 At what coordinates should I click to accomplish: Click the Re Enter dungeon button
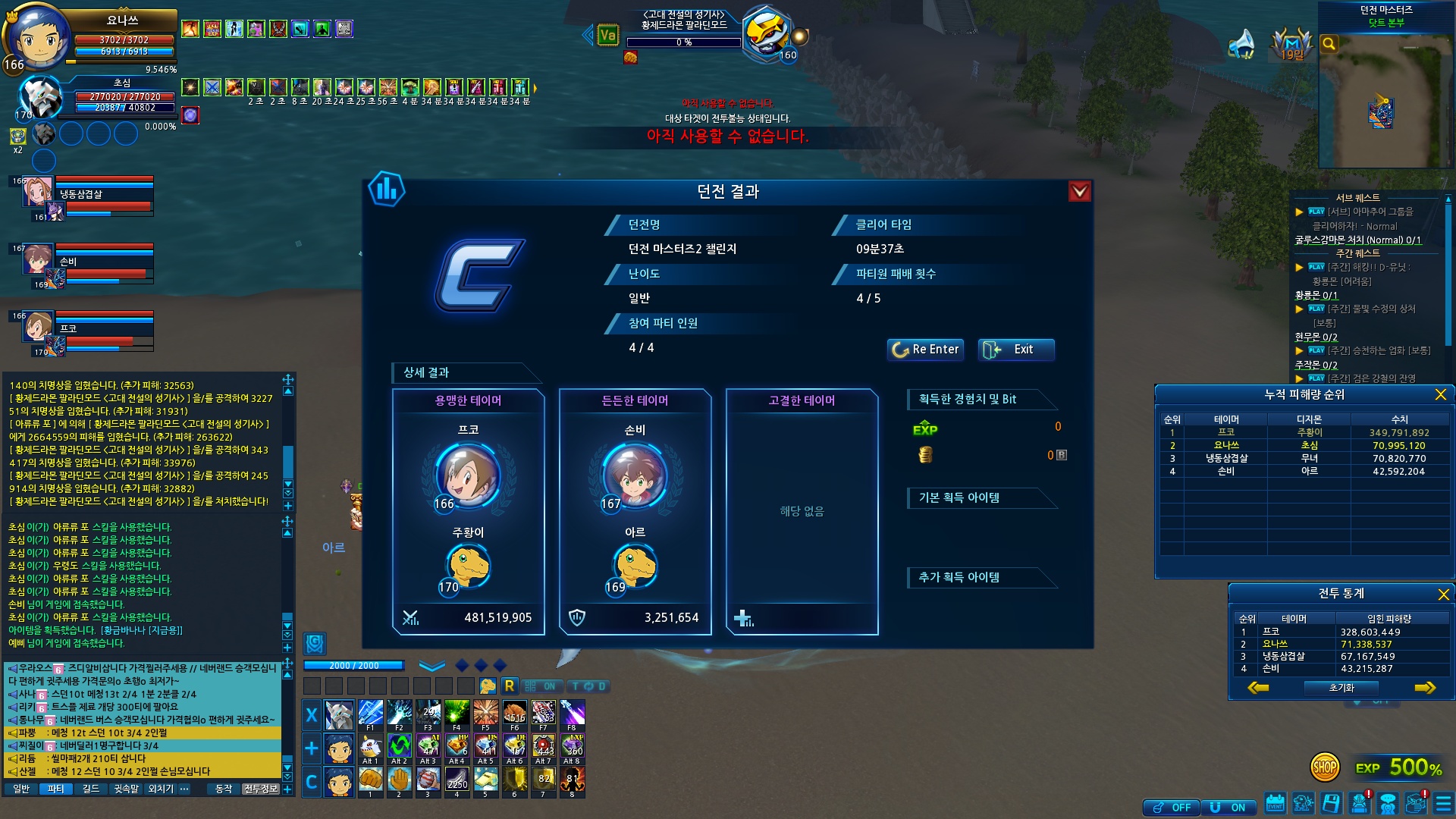(x=925, y=350)
